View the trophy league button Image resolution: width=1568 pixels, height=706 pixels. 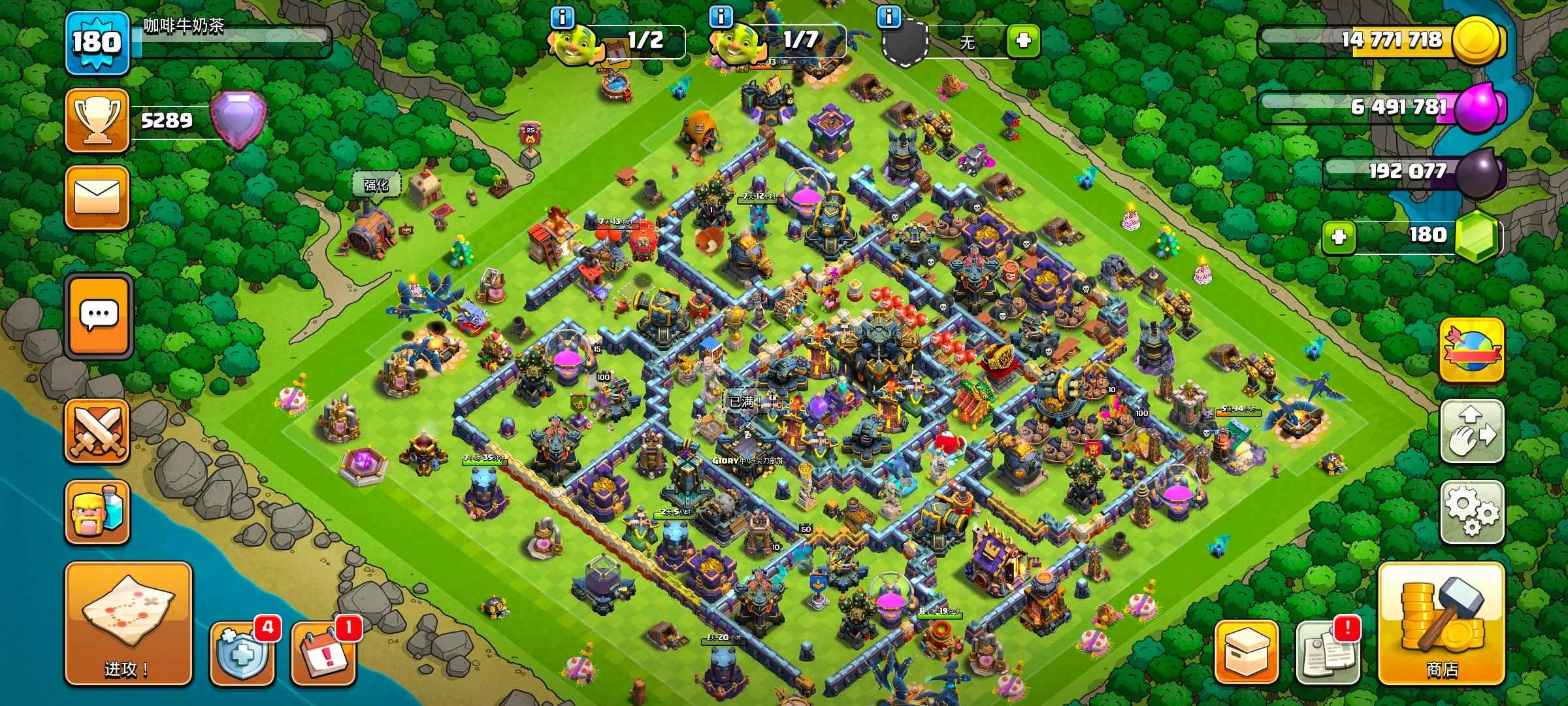(x=97, y=121)
